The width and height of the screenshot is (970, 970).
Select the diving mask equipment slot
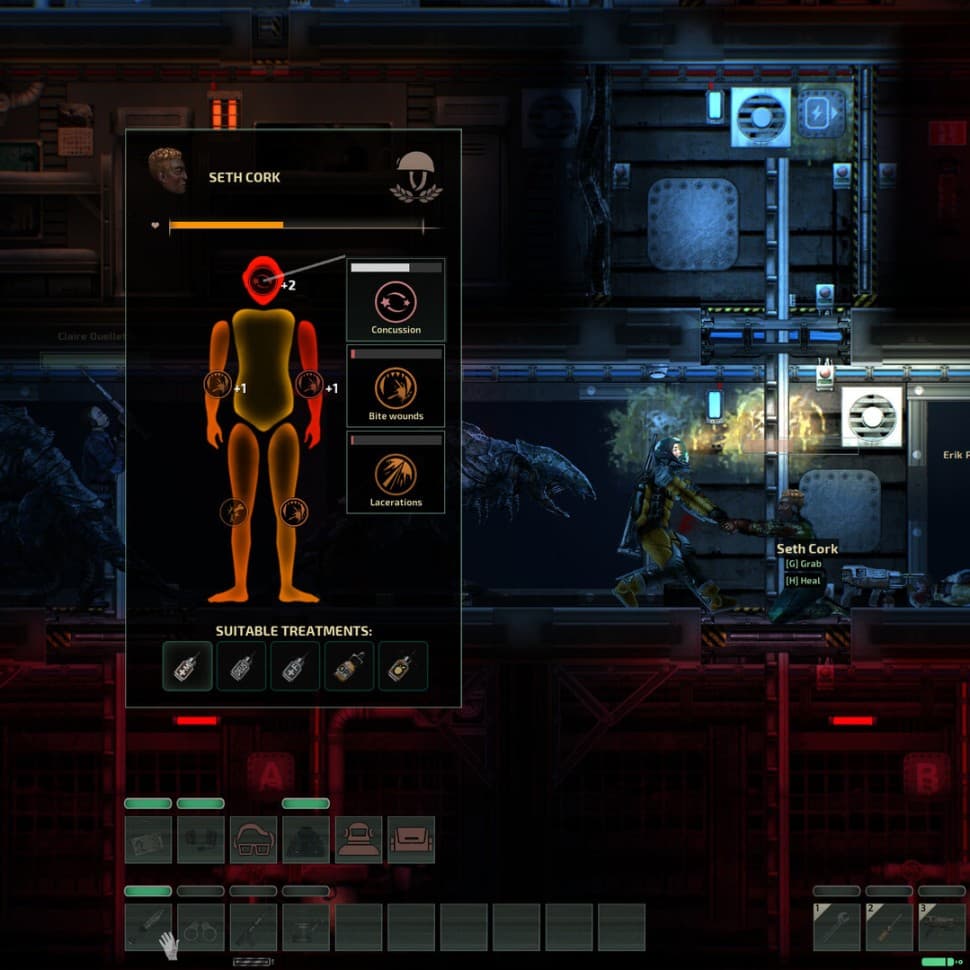[x=358, y=840]
